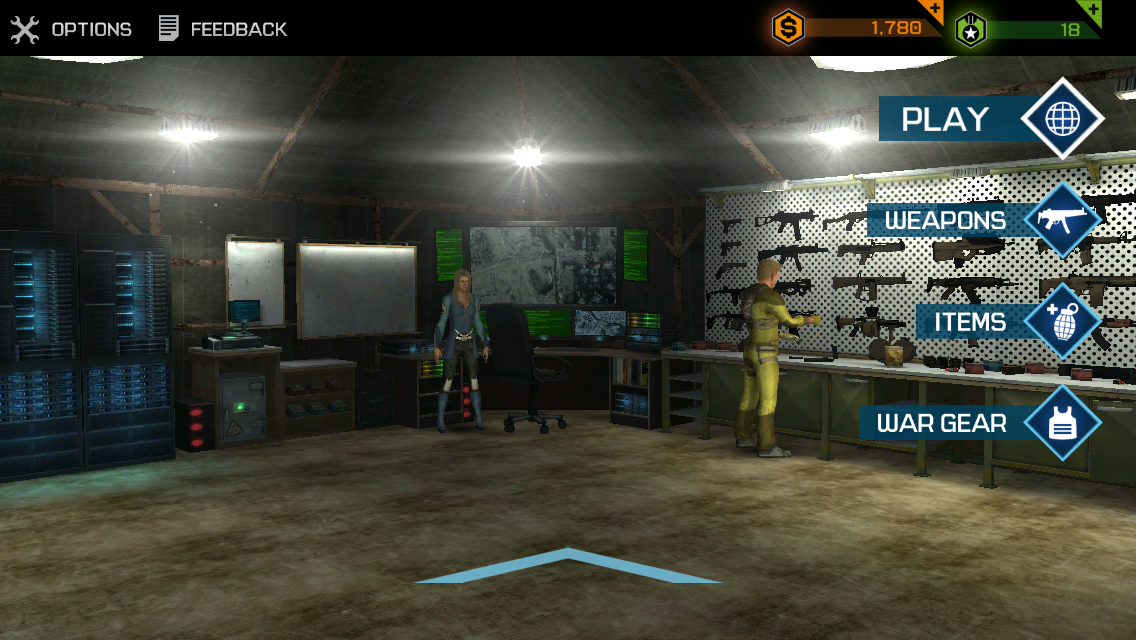Open the Options menu
This screenshot has height=640, width=1136.
click(72, 29)
